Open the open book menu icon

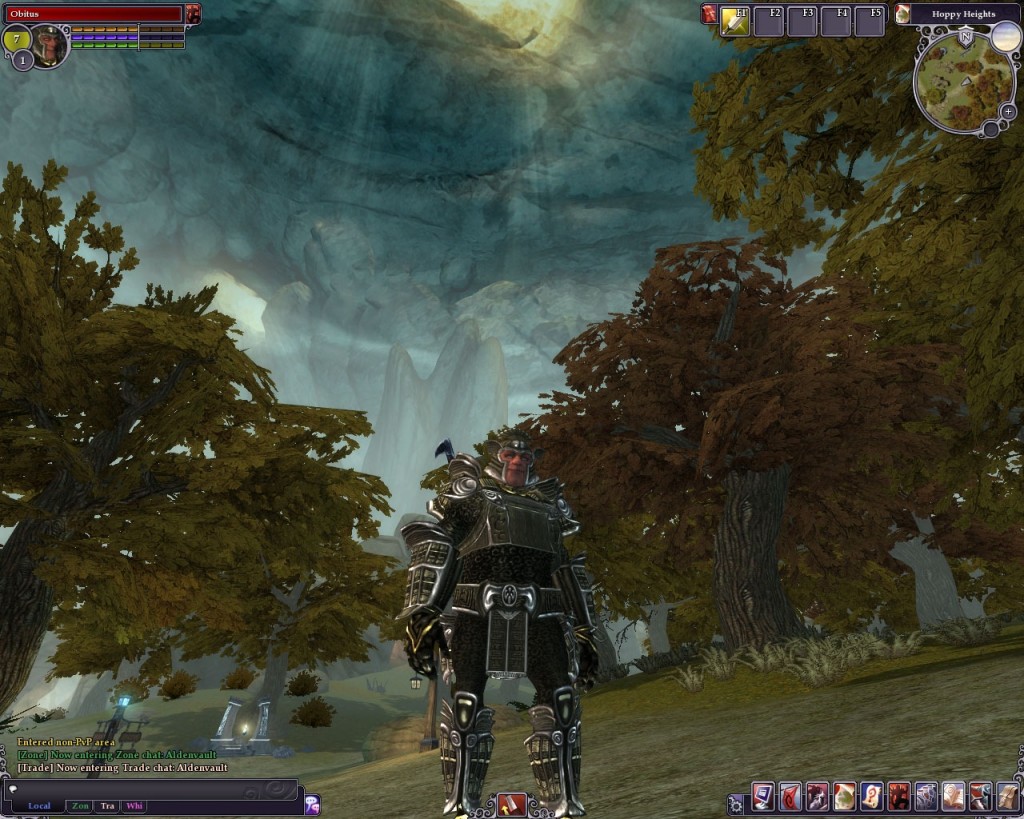pyautogui.click(x=952, y=797)
